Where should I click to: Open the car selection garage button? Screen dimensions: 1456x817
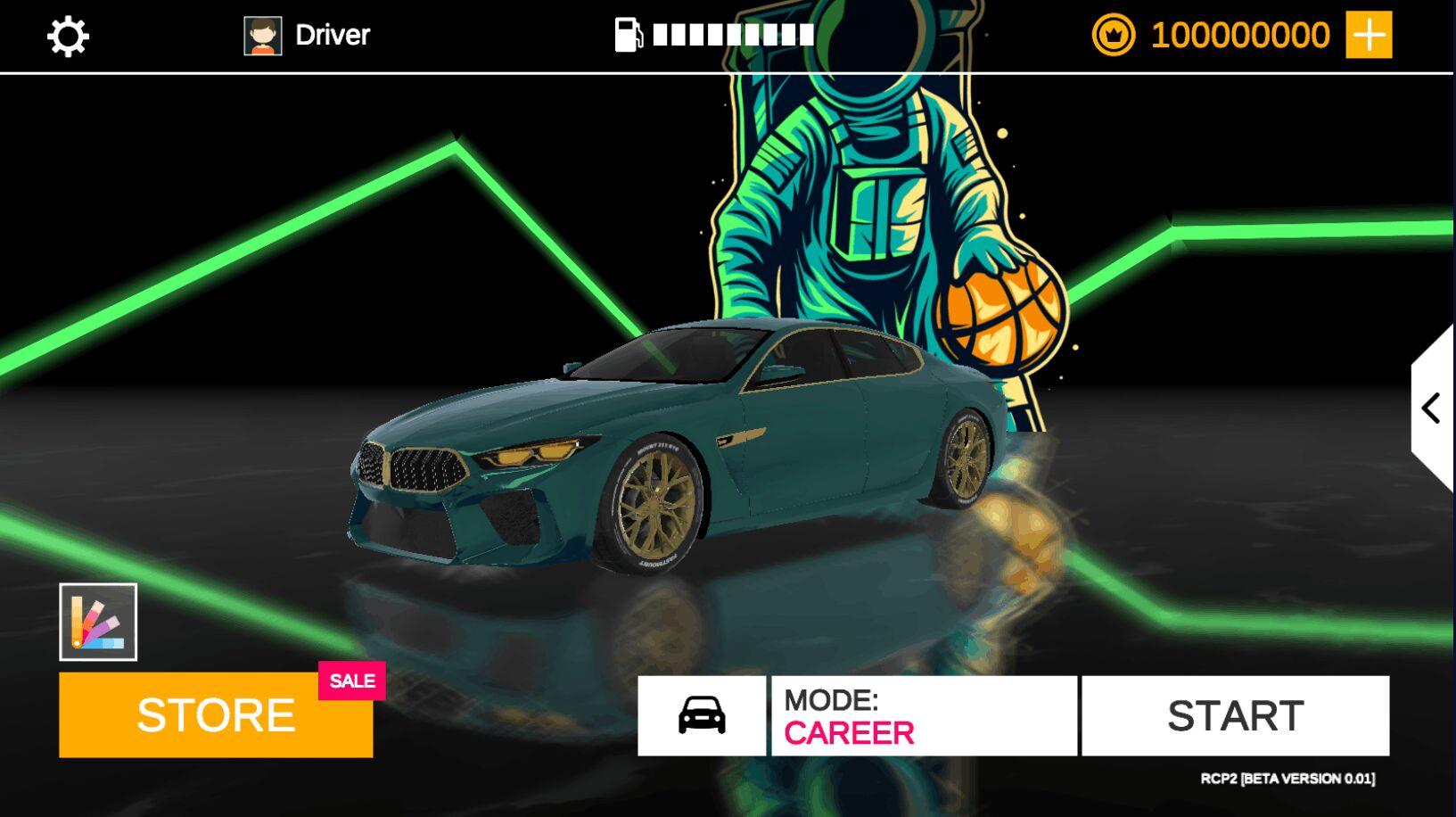point(702,715)
